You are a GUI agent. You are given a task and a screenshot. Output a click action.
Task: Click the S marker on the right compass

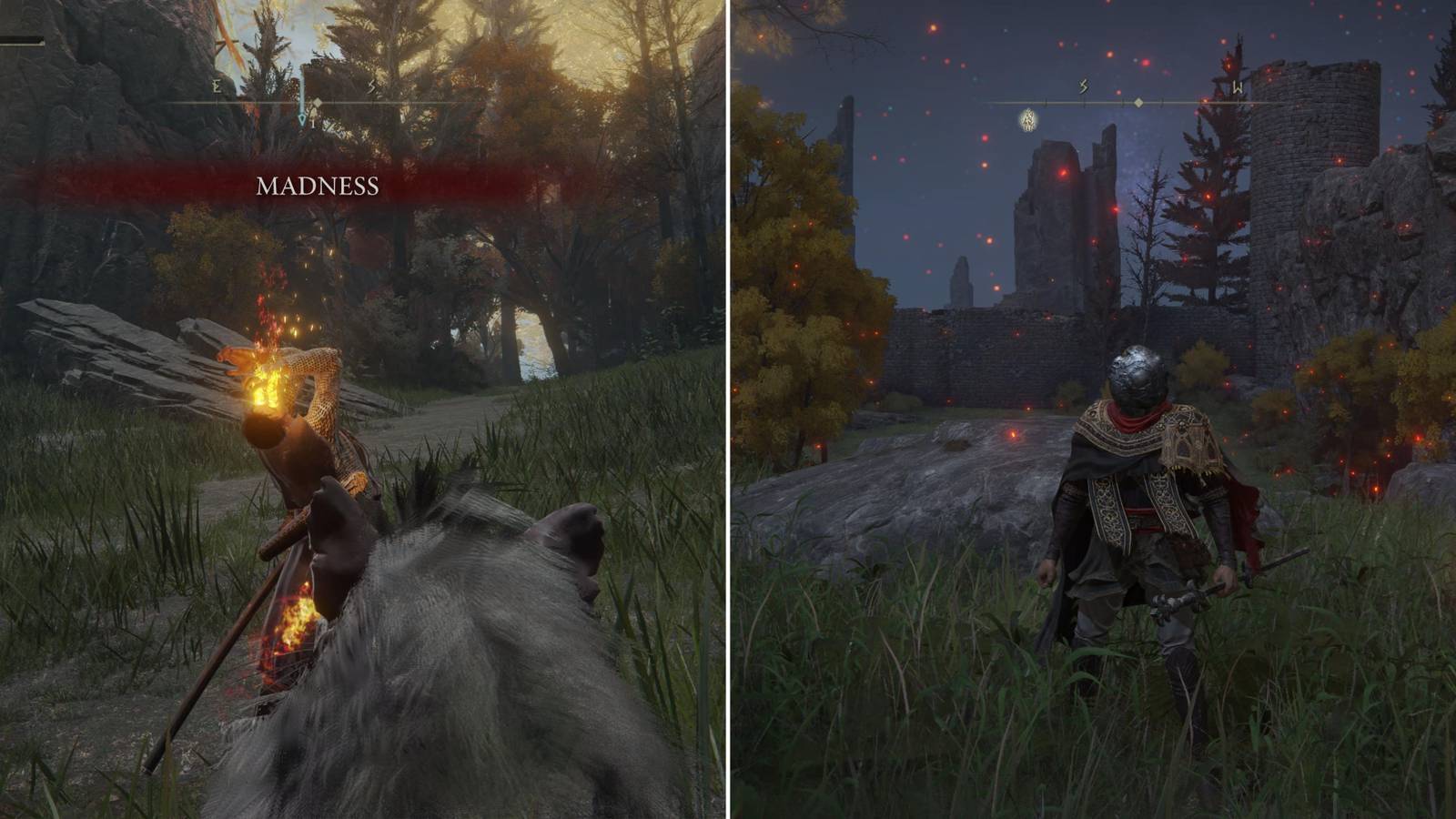[1083, 86]
